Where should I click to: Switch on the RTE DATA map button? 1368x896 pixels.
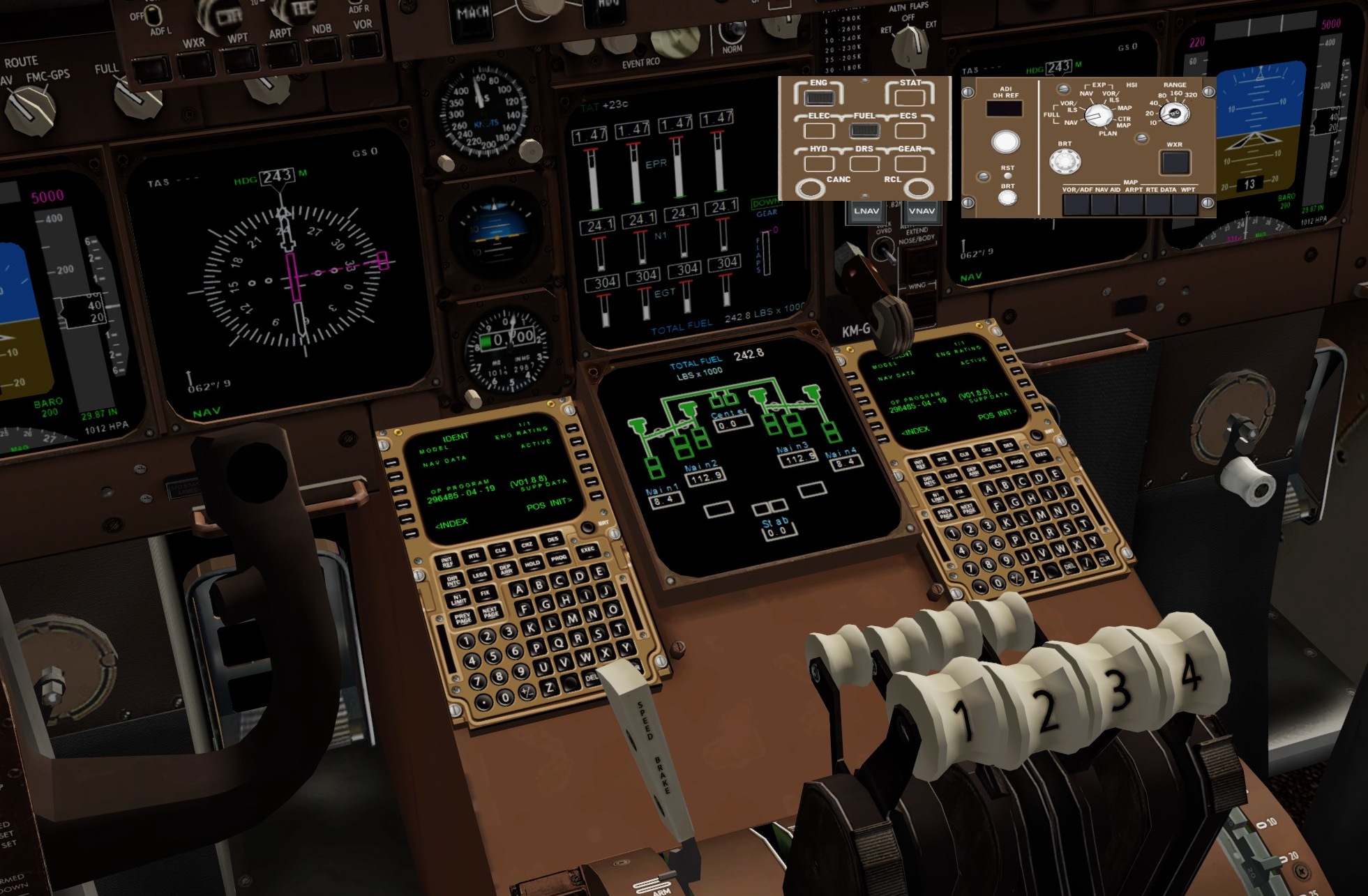pyautogui.click(x=1157, y=204)
